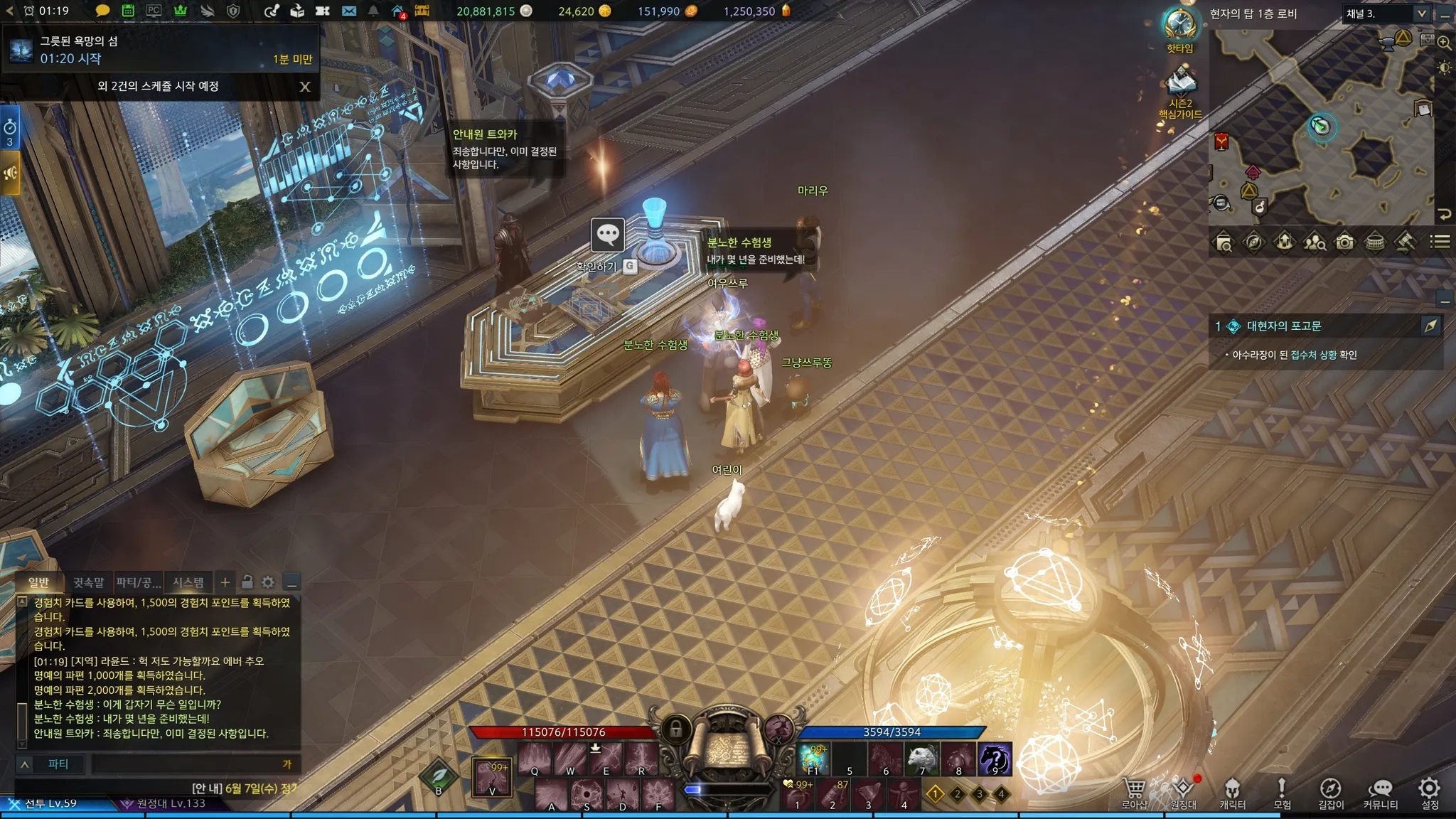Open the 원정대 expedition menu
1456x819 pixels.
coord(1183,791)
